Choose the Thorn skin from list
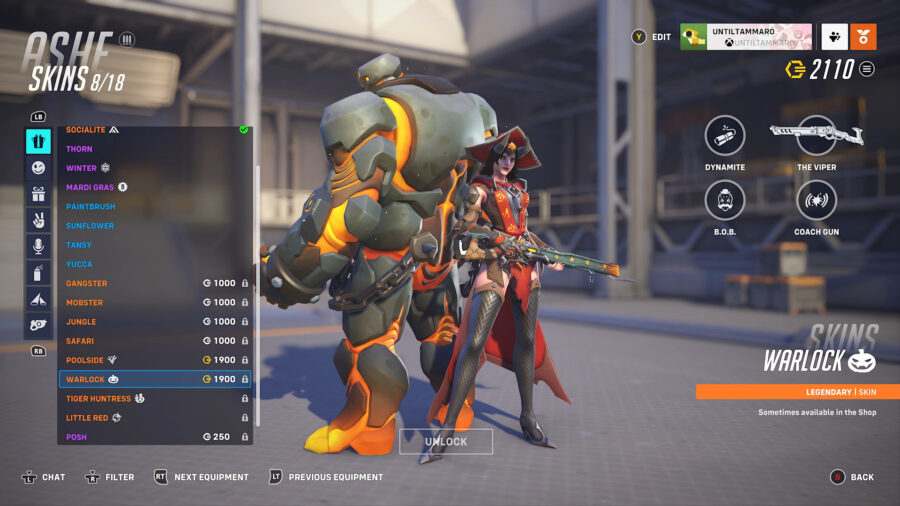Viewport: 900px width, 506px height. point(150,149)
